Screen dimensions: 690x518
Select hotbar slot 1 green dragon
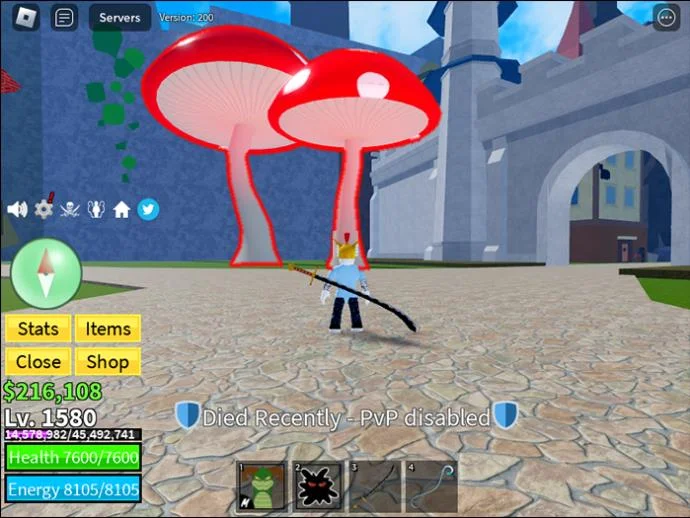coord(262,486)
